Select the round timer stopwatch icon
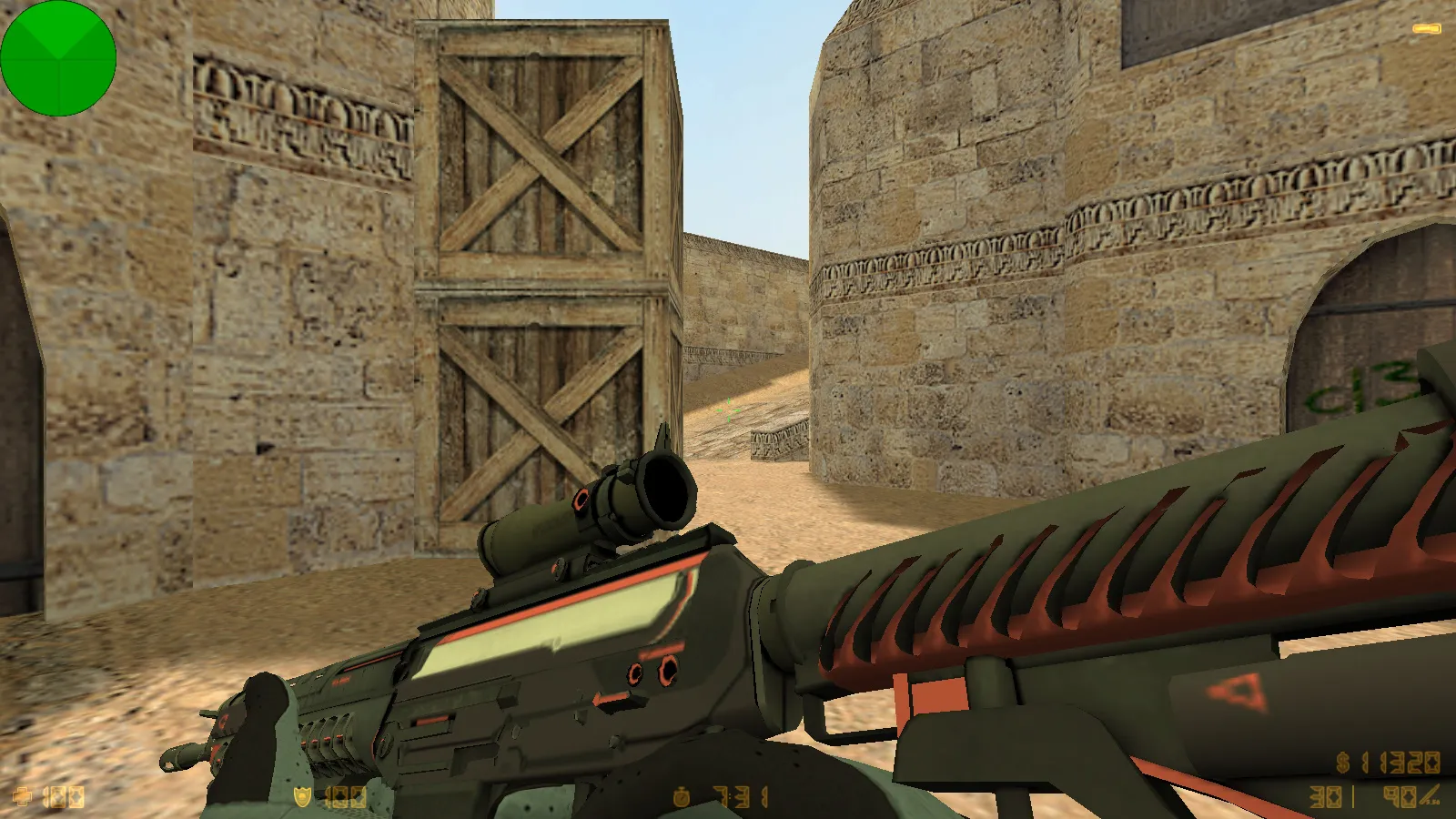Viewport: 1456px width, 819px height. tap(681, 797)
